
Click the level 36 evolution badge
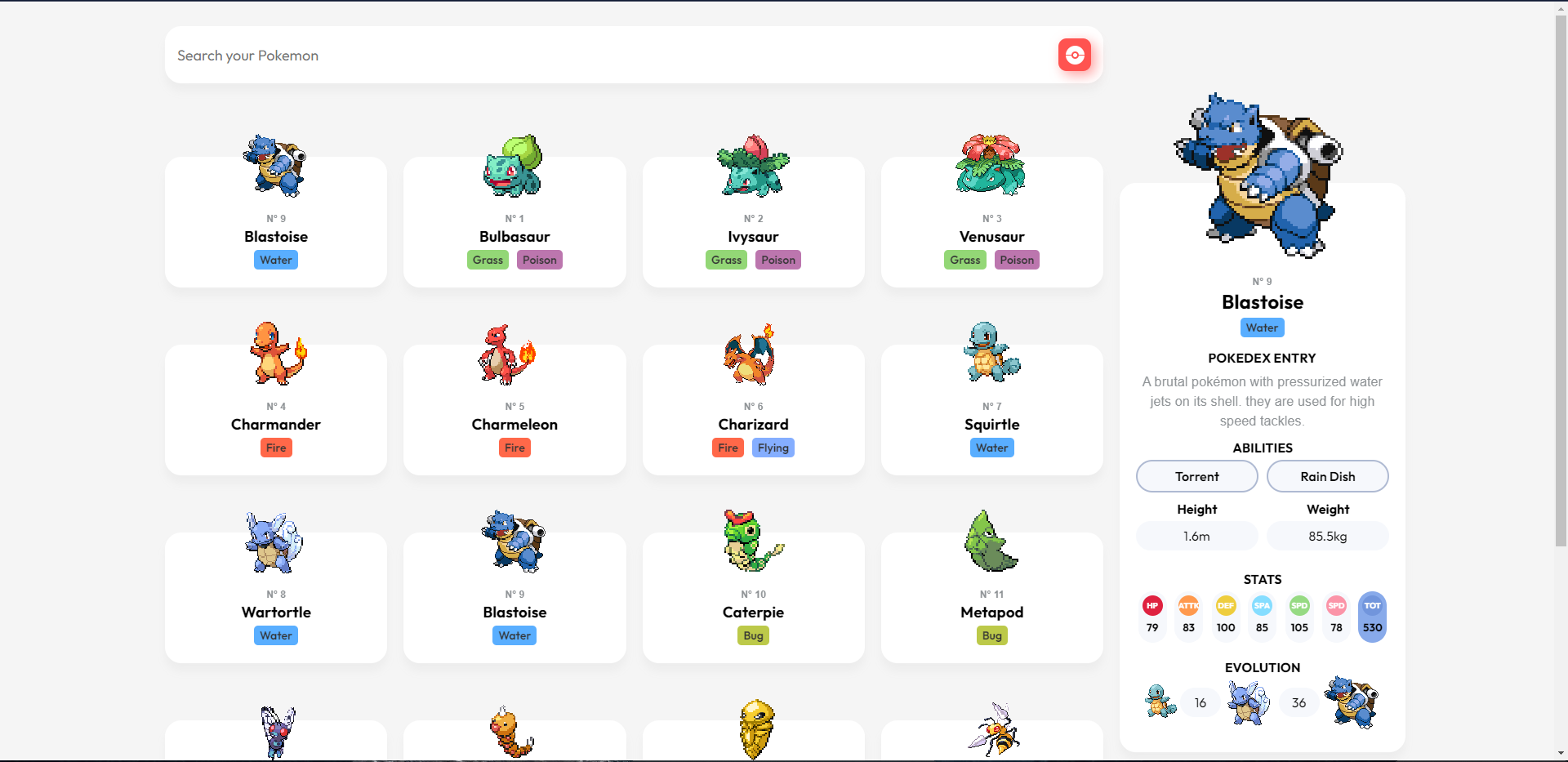pos(1298,702)
